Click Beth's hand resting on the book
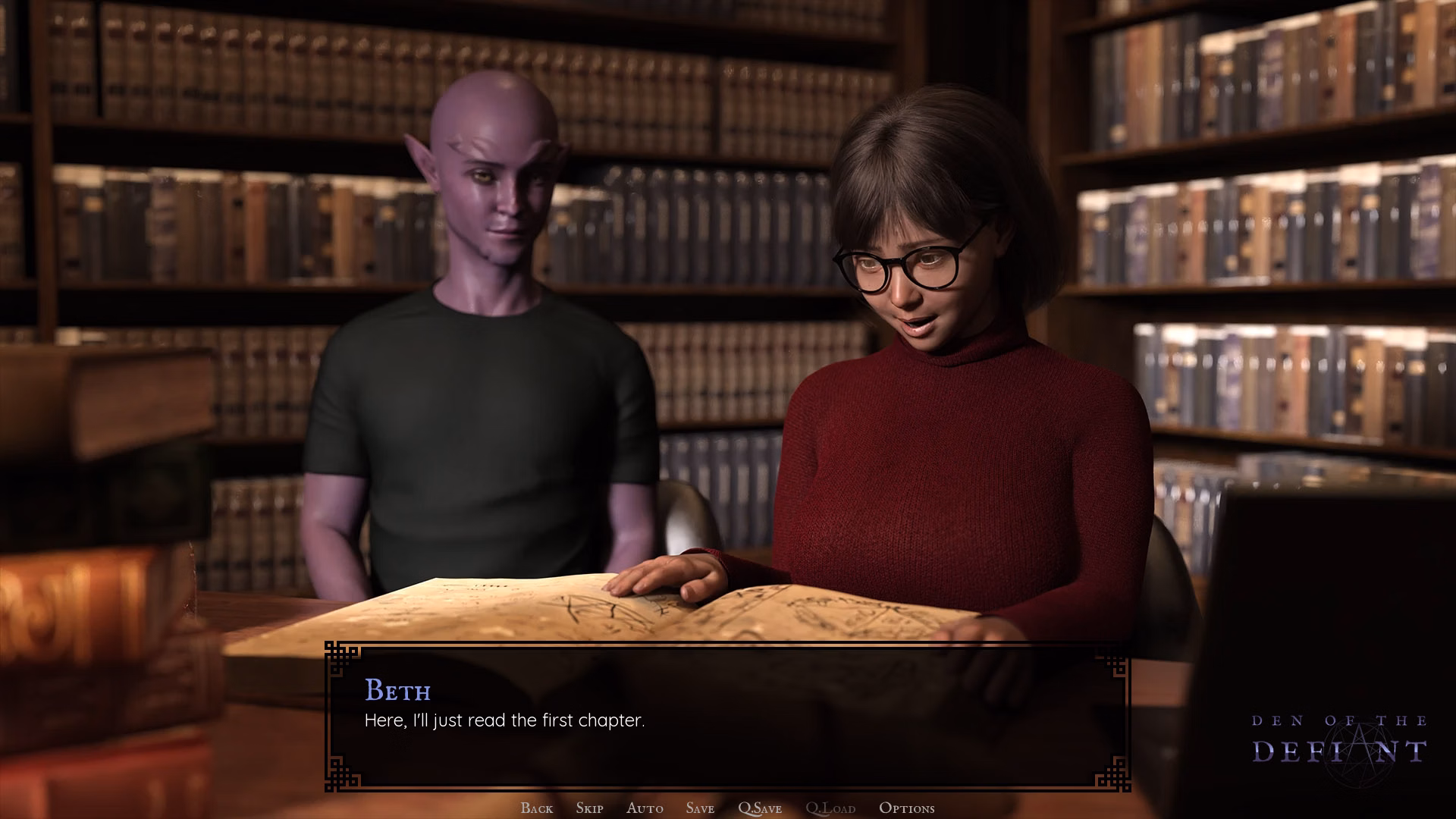This screenshot has height=819, width=1456. point(667,580)
